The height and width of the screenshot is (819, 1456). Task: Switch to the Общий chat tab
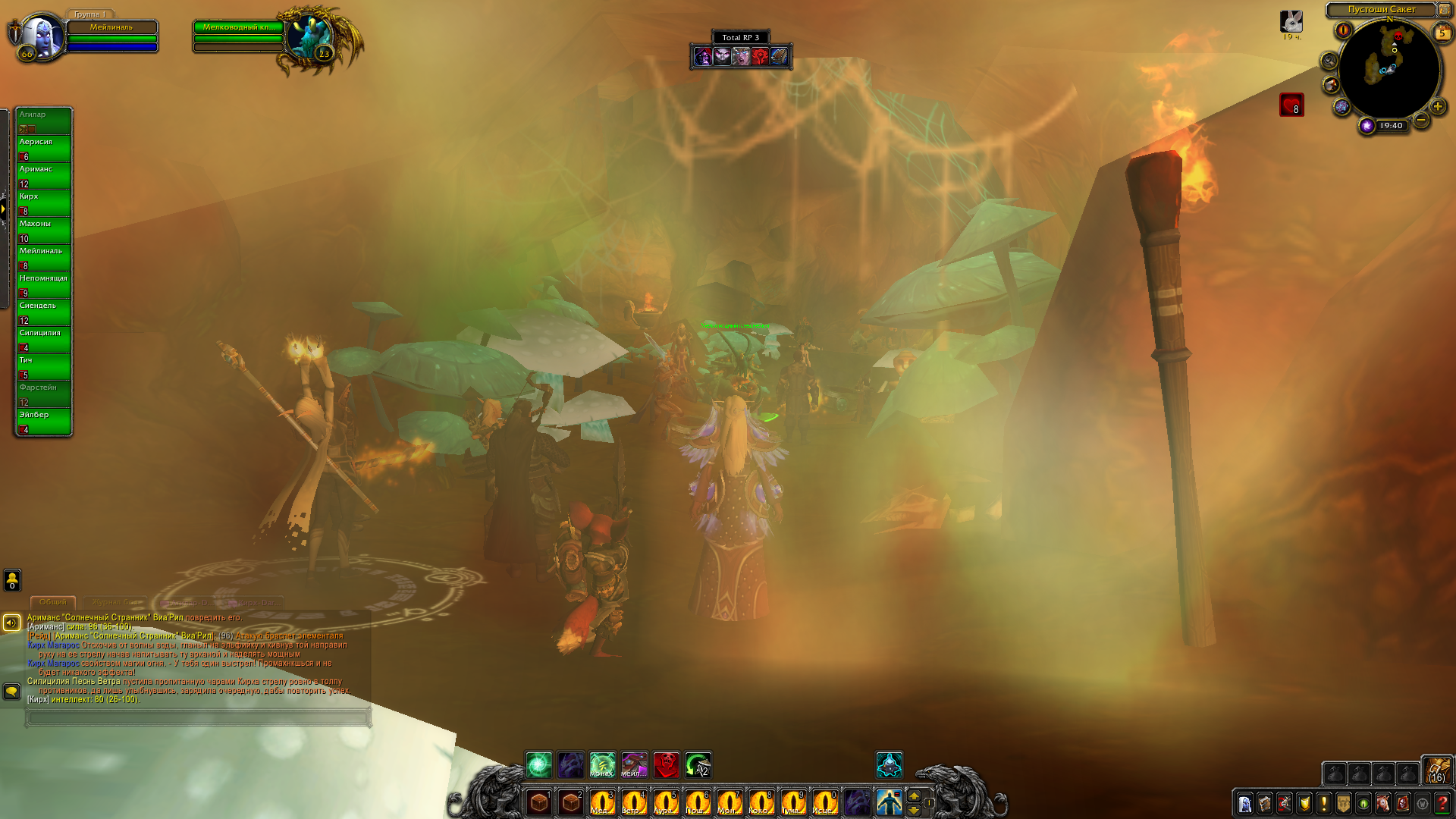(53, 602)
